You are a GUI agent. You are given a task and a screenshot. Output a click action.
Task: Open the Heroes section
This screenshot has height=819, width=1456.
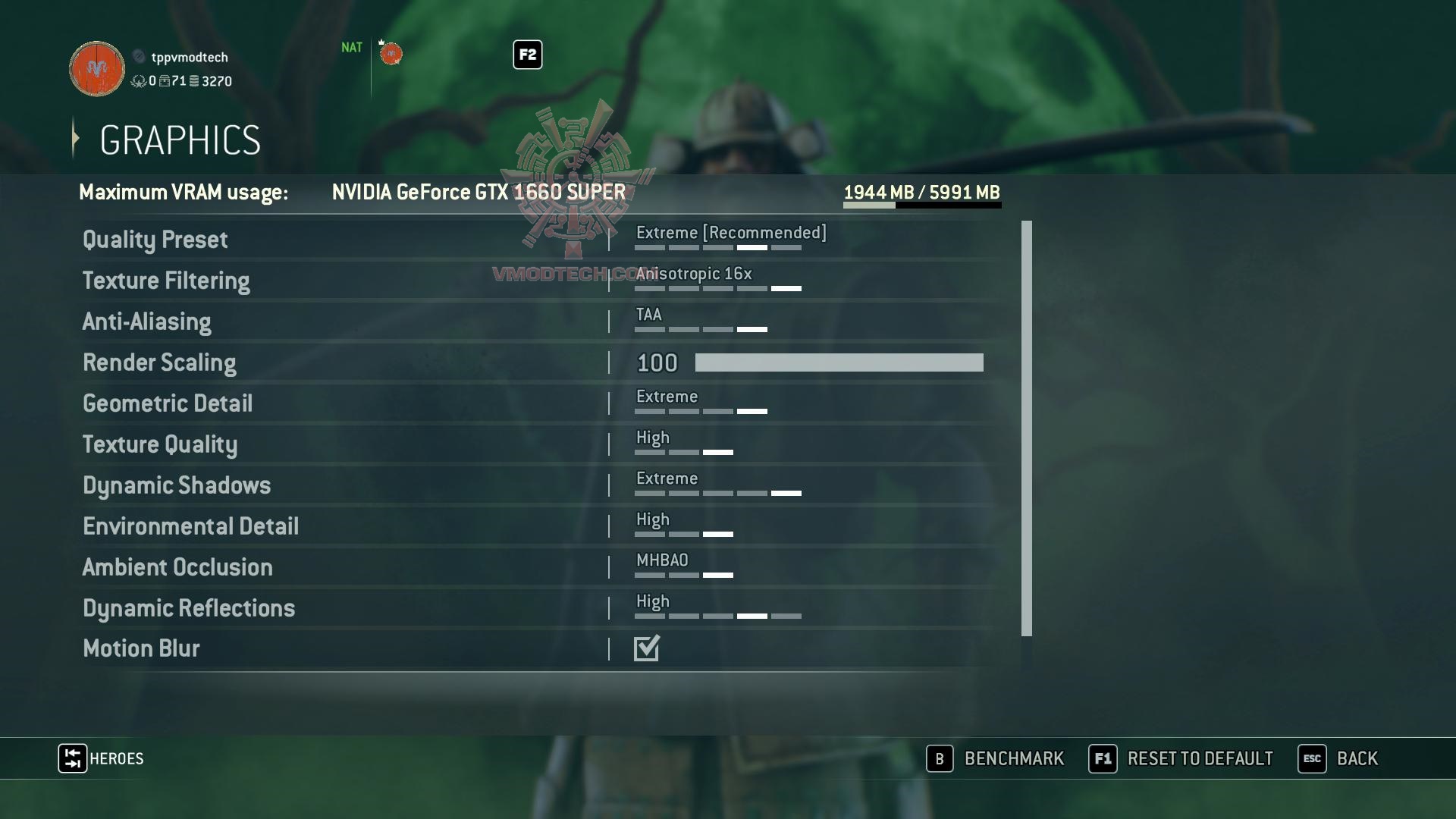102,758
